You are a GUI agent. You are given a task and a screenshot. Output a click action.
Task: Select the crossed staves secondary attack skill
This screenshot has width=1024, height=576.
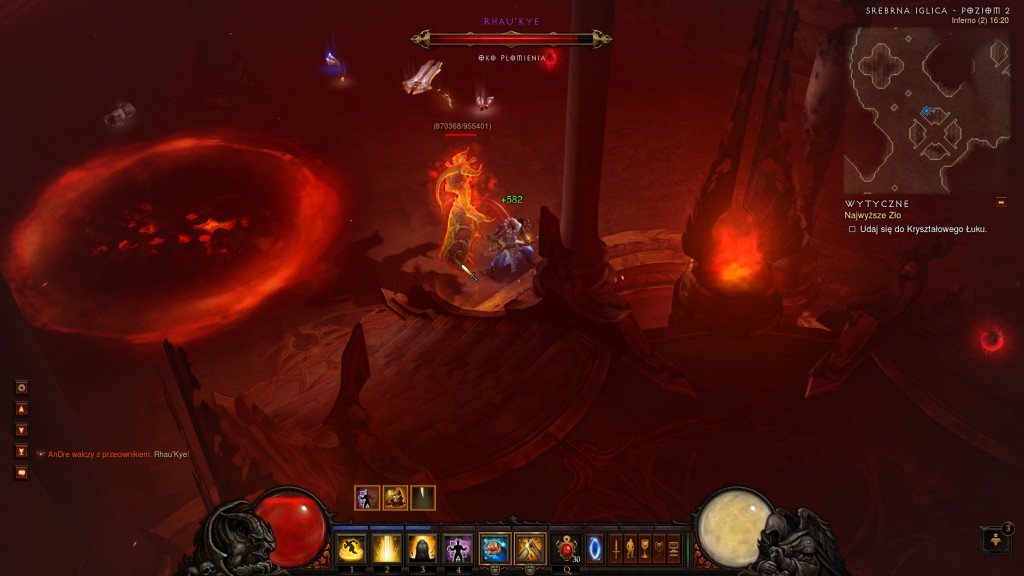coord(529,548)
